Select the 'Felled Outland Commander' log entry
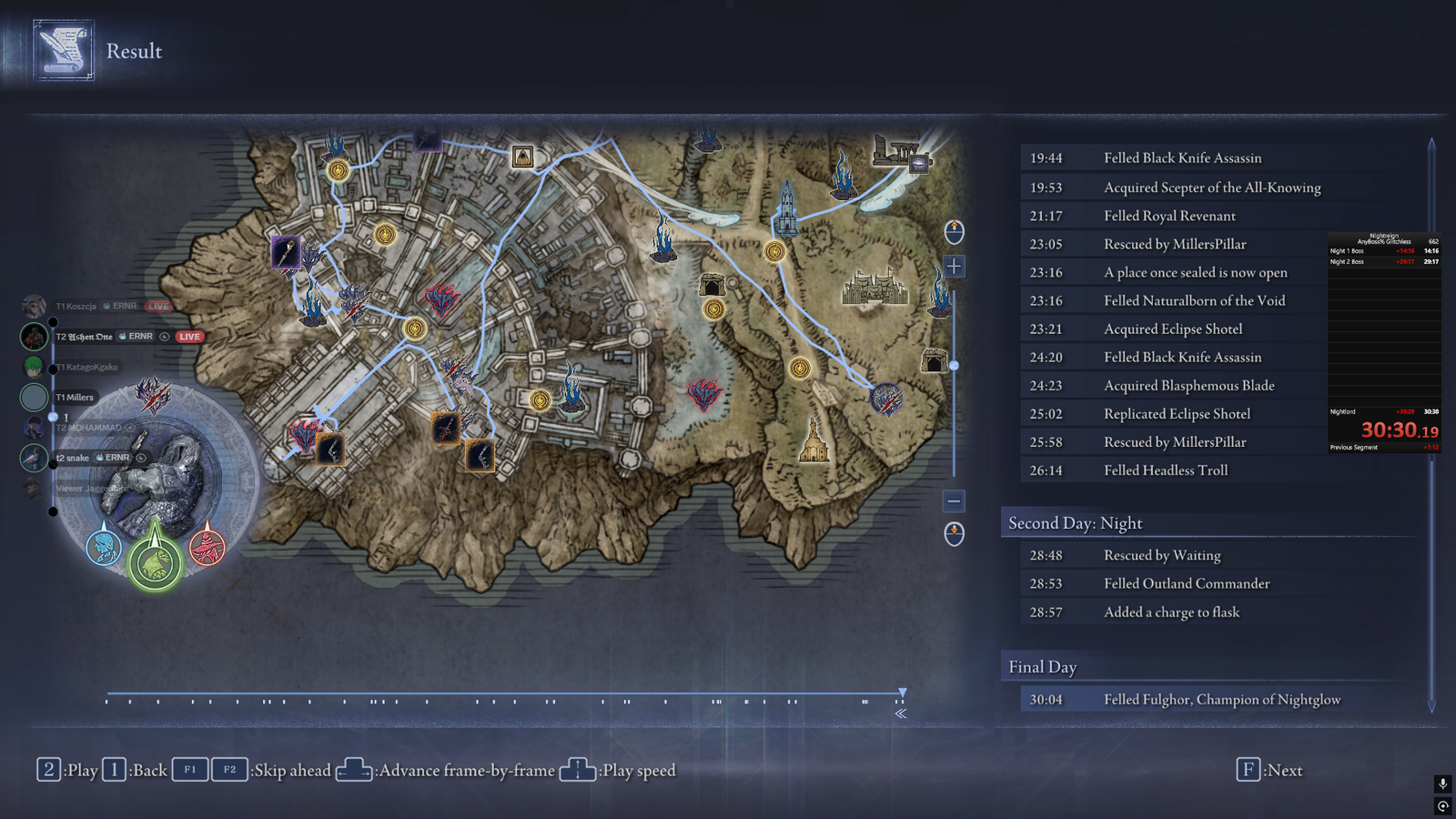 pos(1187,583)
